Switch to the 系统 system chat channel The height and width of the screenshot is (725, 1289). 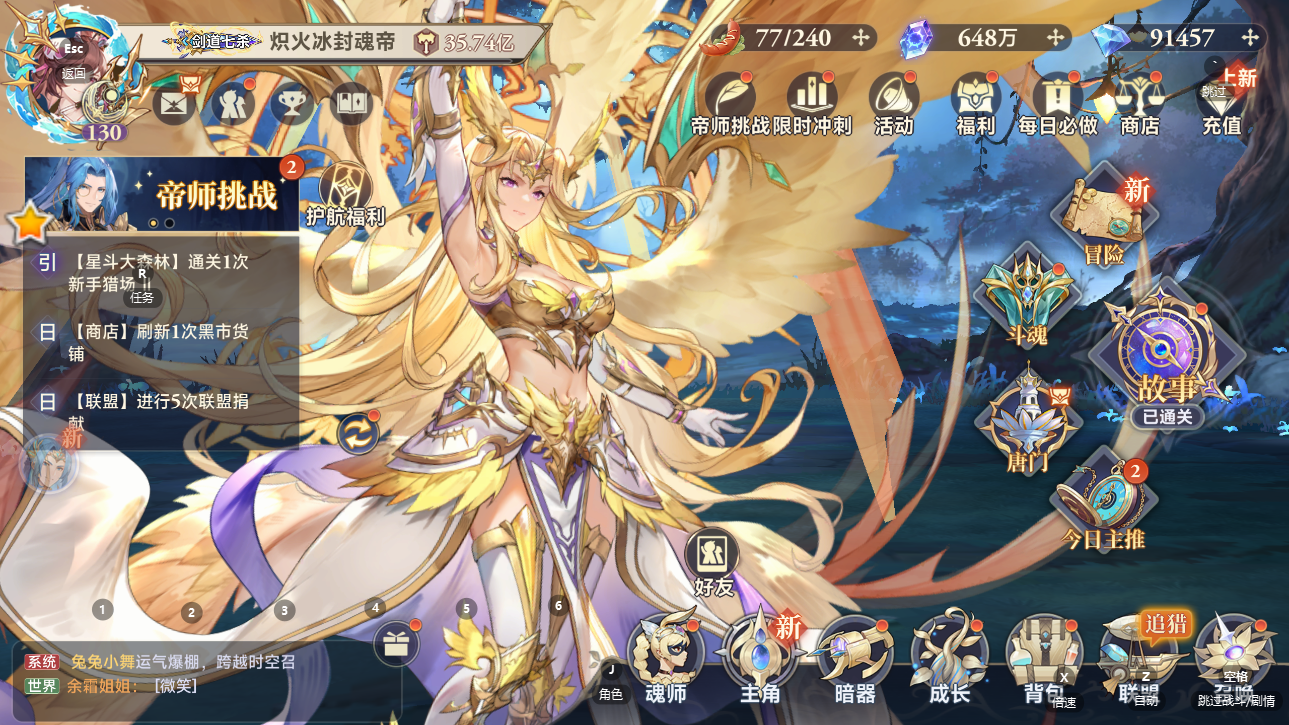[x=42, y=663]
